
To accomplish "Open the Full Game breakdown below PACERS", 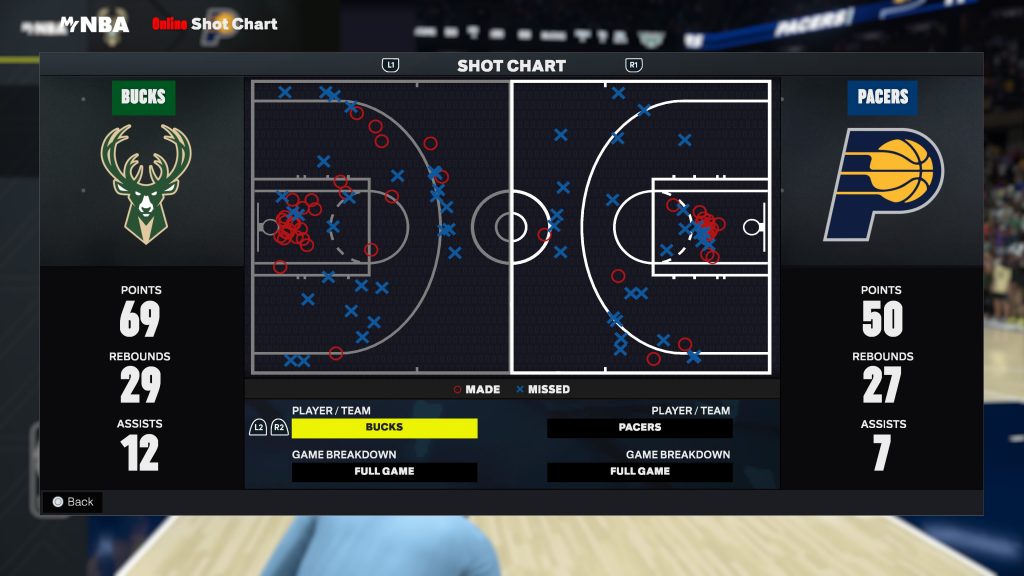I will [x=640, y=472].
